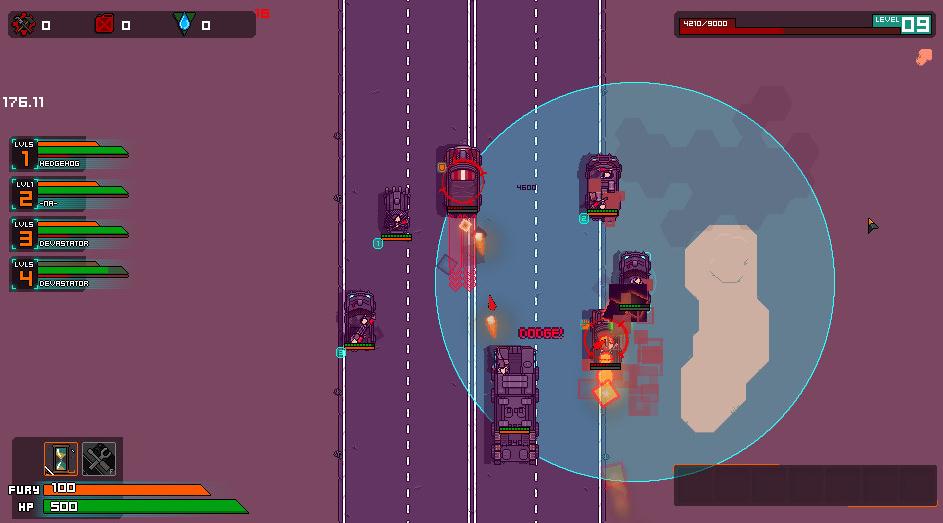Select squad slot 1 Hedgehog

[x=69, y=155]
